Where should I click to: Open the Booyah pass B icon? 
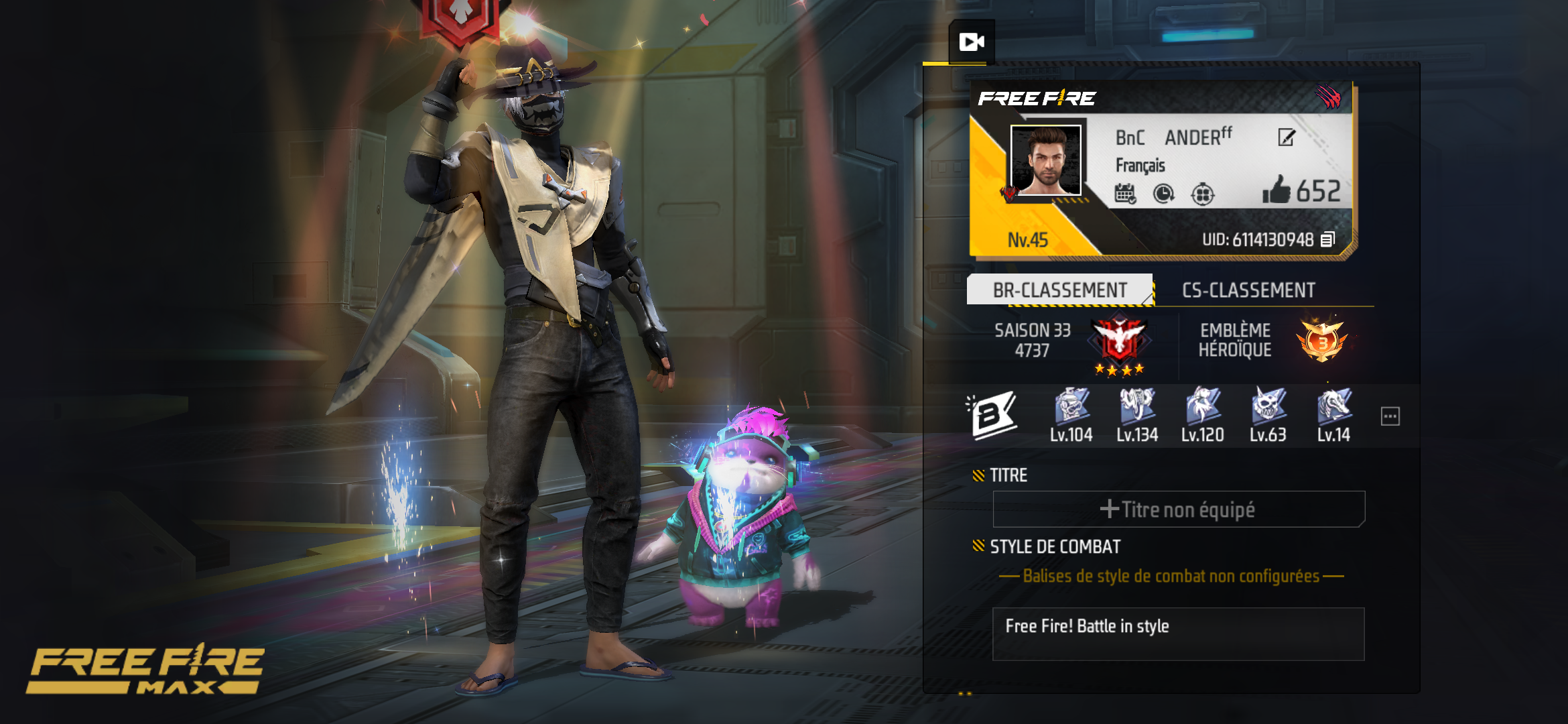click(994, 416)
